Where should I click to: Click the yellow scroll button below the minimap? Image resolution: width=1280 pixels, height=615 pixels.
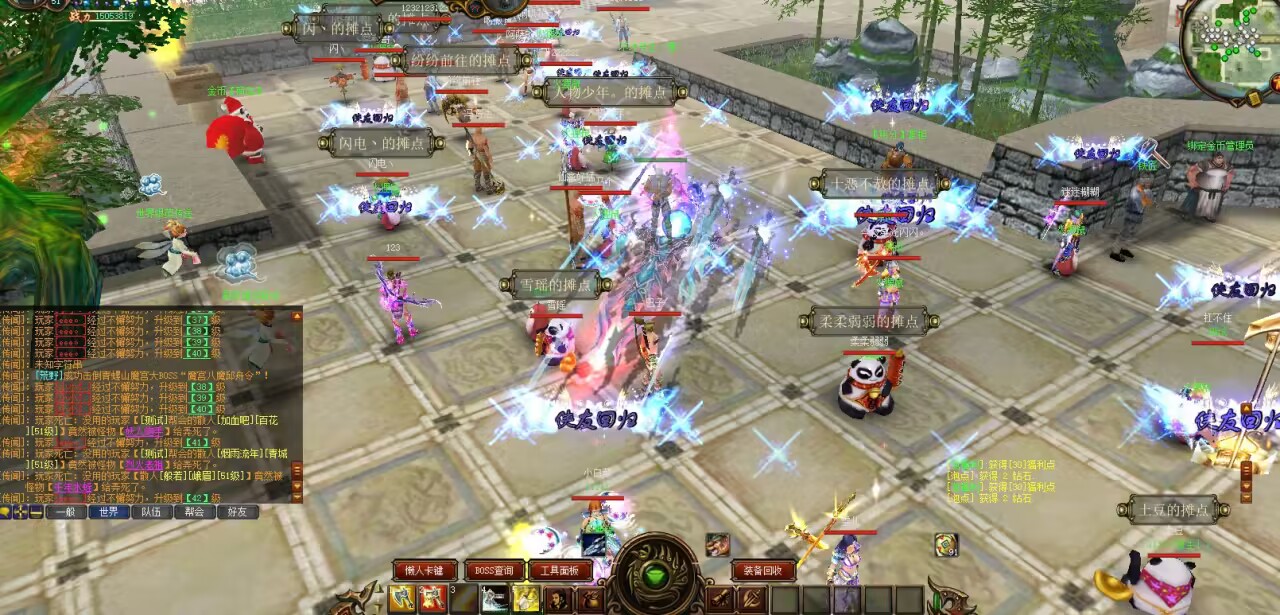[1254, 97]
